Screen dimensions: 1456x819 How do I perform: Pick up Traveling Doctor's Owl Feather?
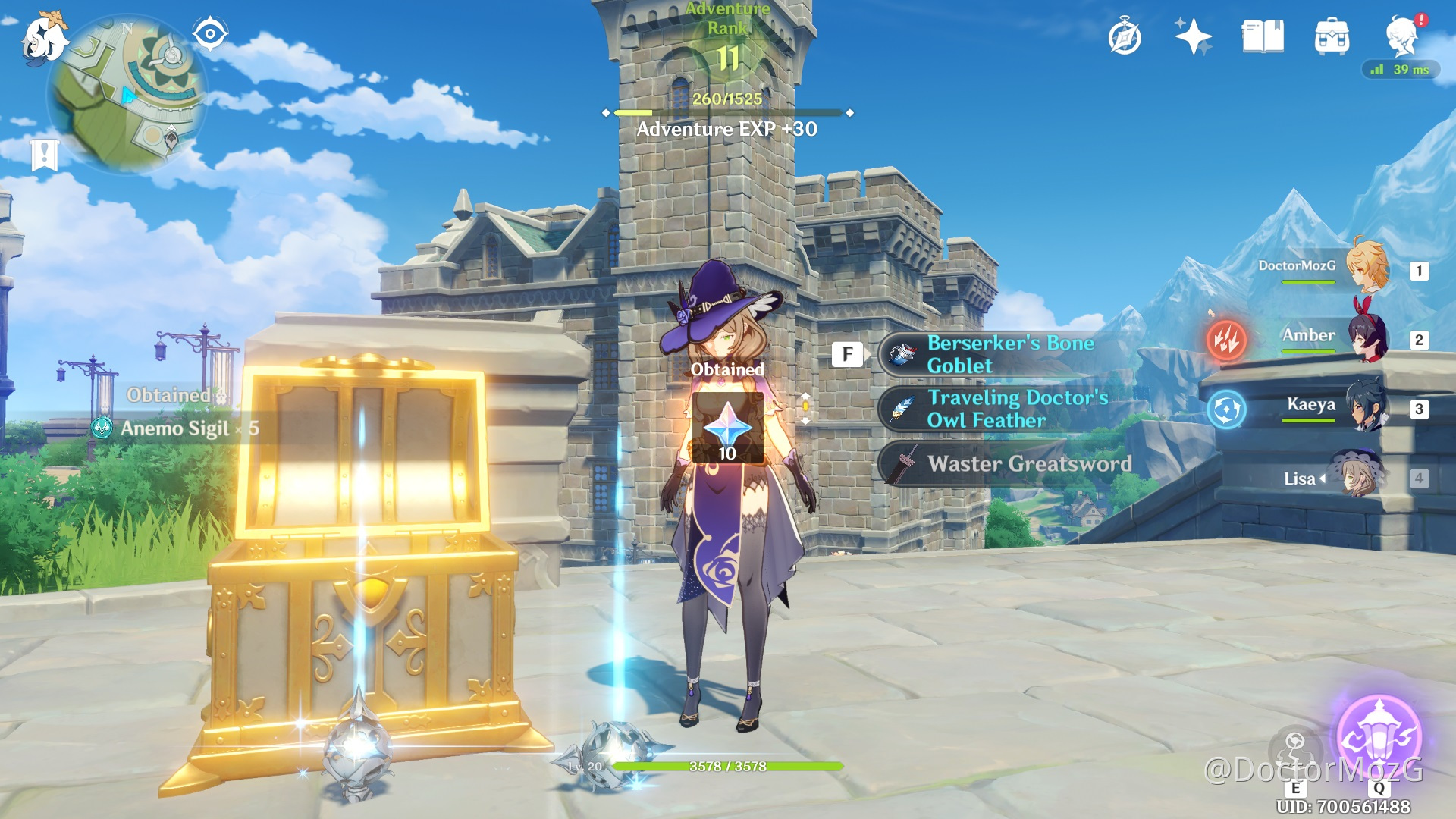[1009, 409]
